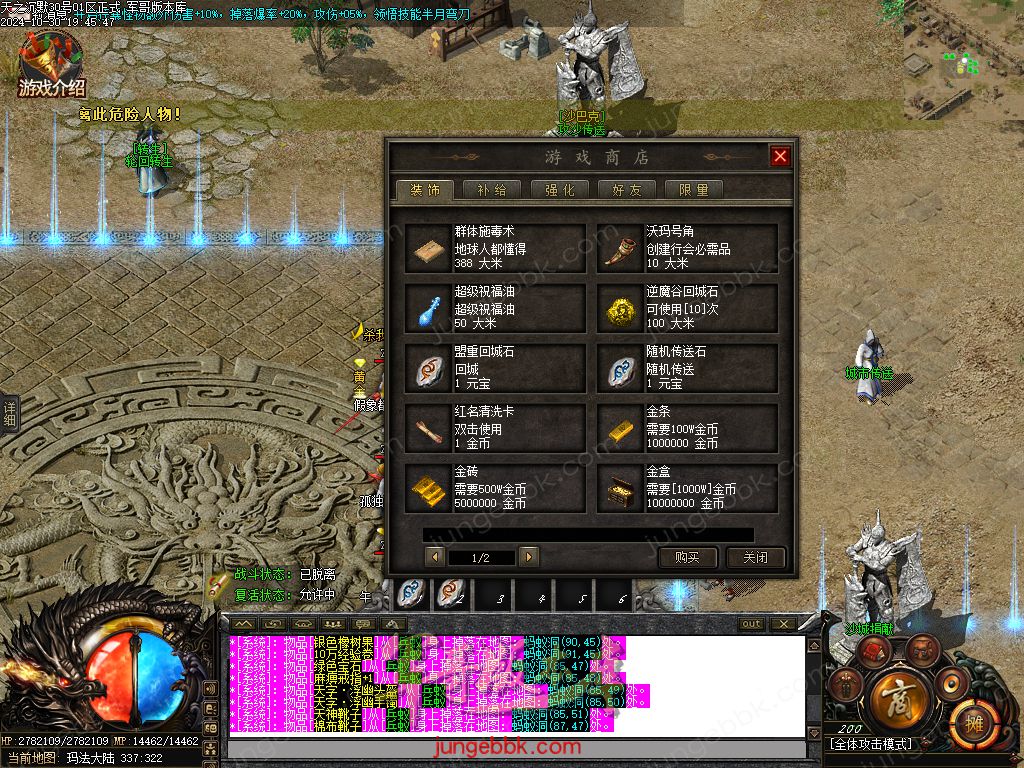The width and height of the screenshot is (1024, 768).
Task: Select the 金条 gold bar listing
Action: point(687,429)
